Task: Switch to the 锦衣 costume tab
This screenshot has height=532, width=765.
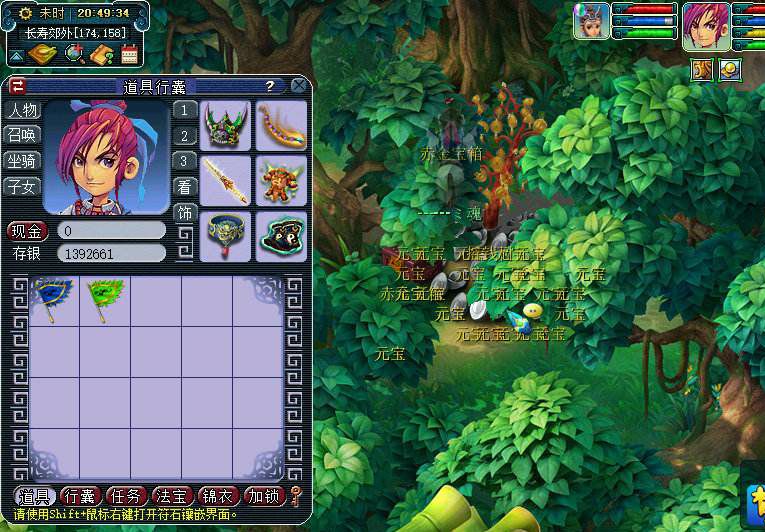Action: pos(217,496)
